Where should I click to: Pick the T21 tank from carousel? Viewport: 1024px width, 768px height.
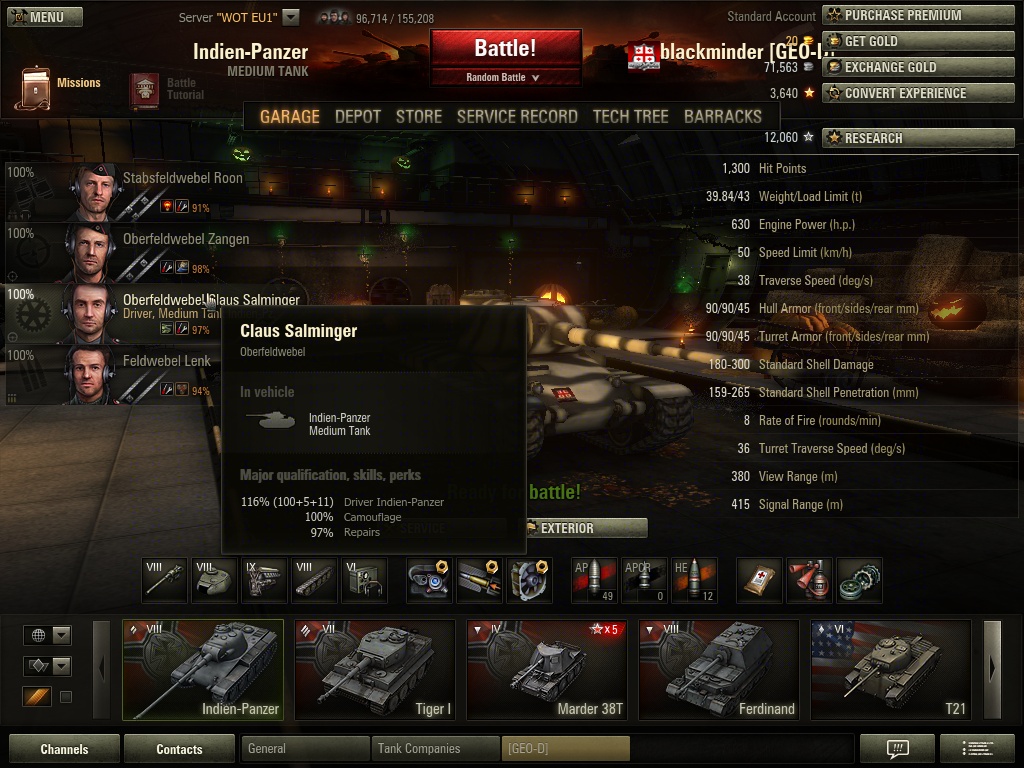890,669
